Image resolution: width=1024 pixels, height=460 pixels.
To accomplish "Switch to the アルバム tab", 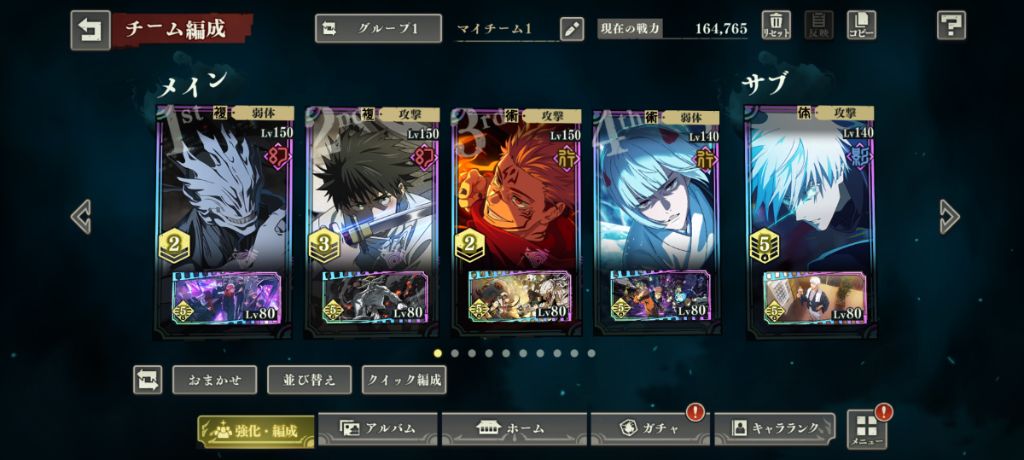I will pyautogui.click(x=377, y=428).
